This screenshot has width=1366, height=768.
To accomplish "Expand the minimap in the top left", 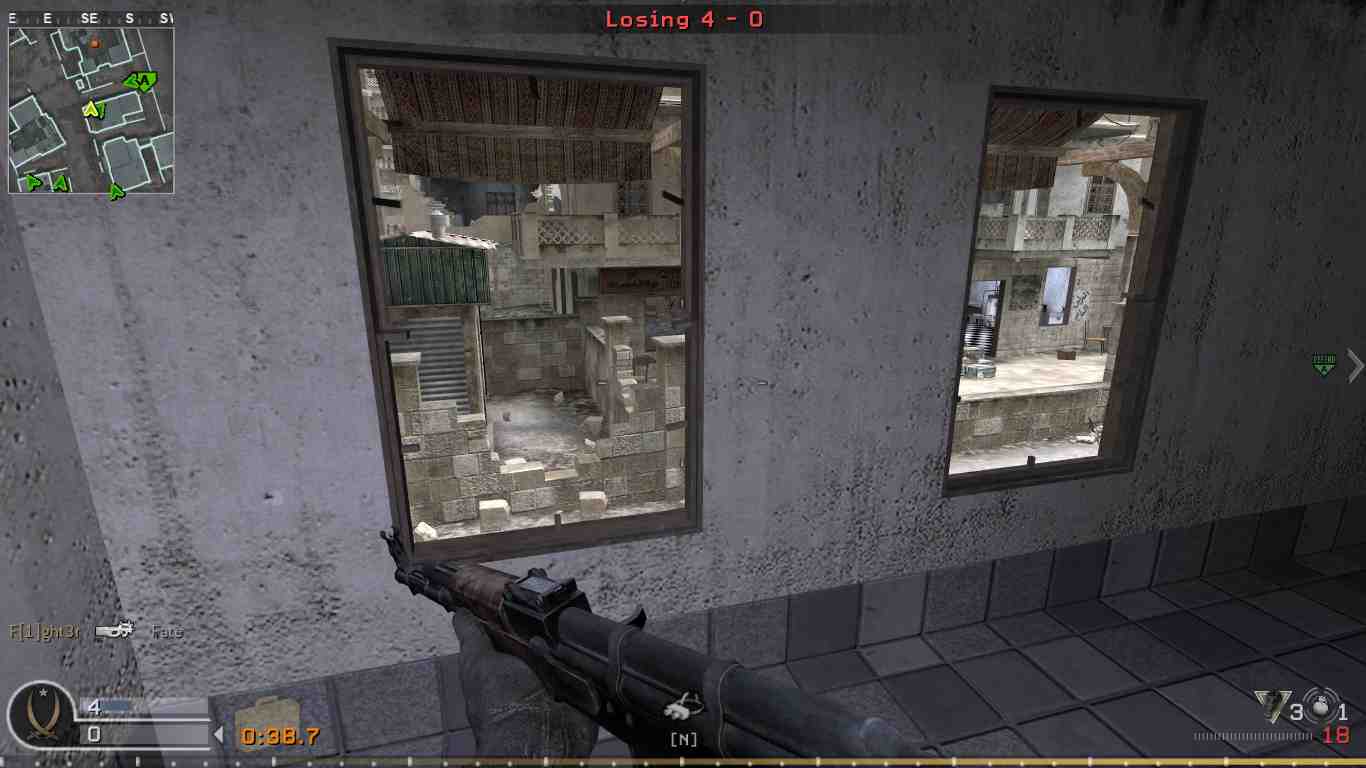I will coord(90,110).
